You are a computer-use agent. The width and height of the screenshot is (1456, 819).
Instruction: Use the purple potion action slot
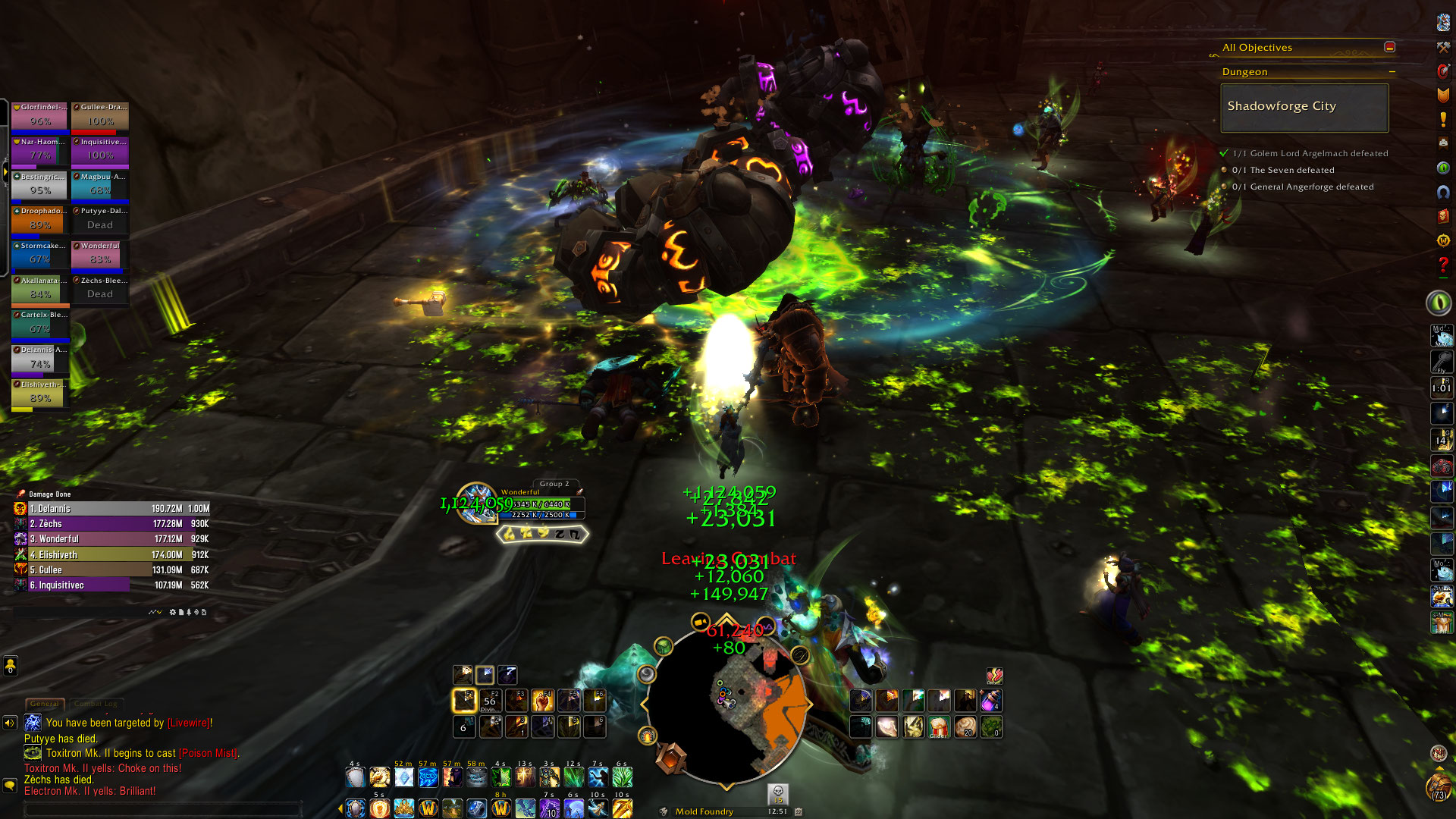coord(990,700)
